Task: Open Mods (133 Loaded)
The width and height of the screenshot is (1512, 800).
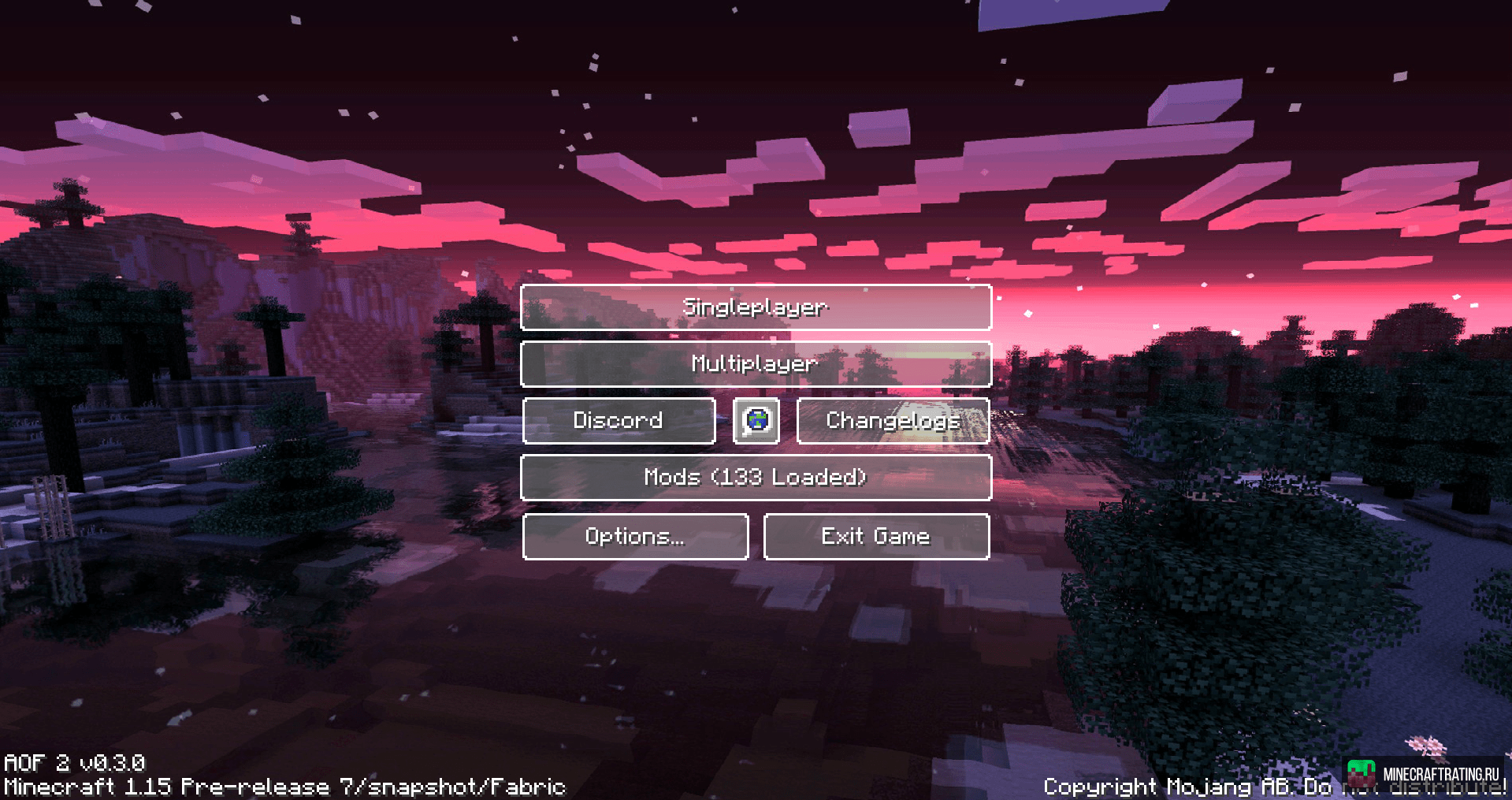Action: click(755, 478)
